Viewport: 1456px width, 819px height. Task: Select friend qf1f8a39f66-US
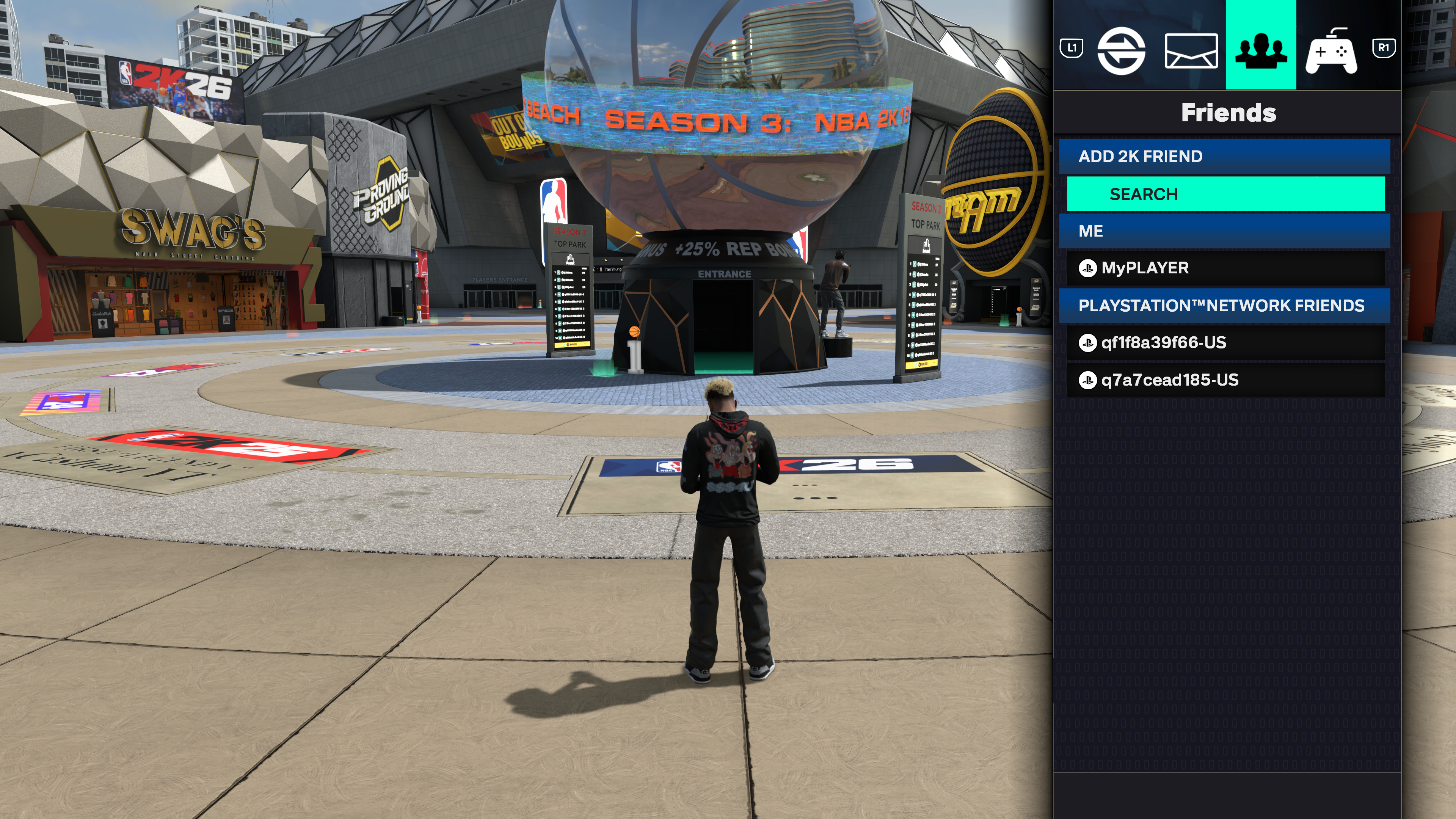[x=1225, y=342]
